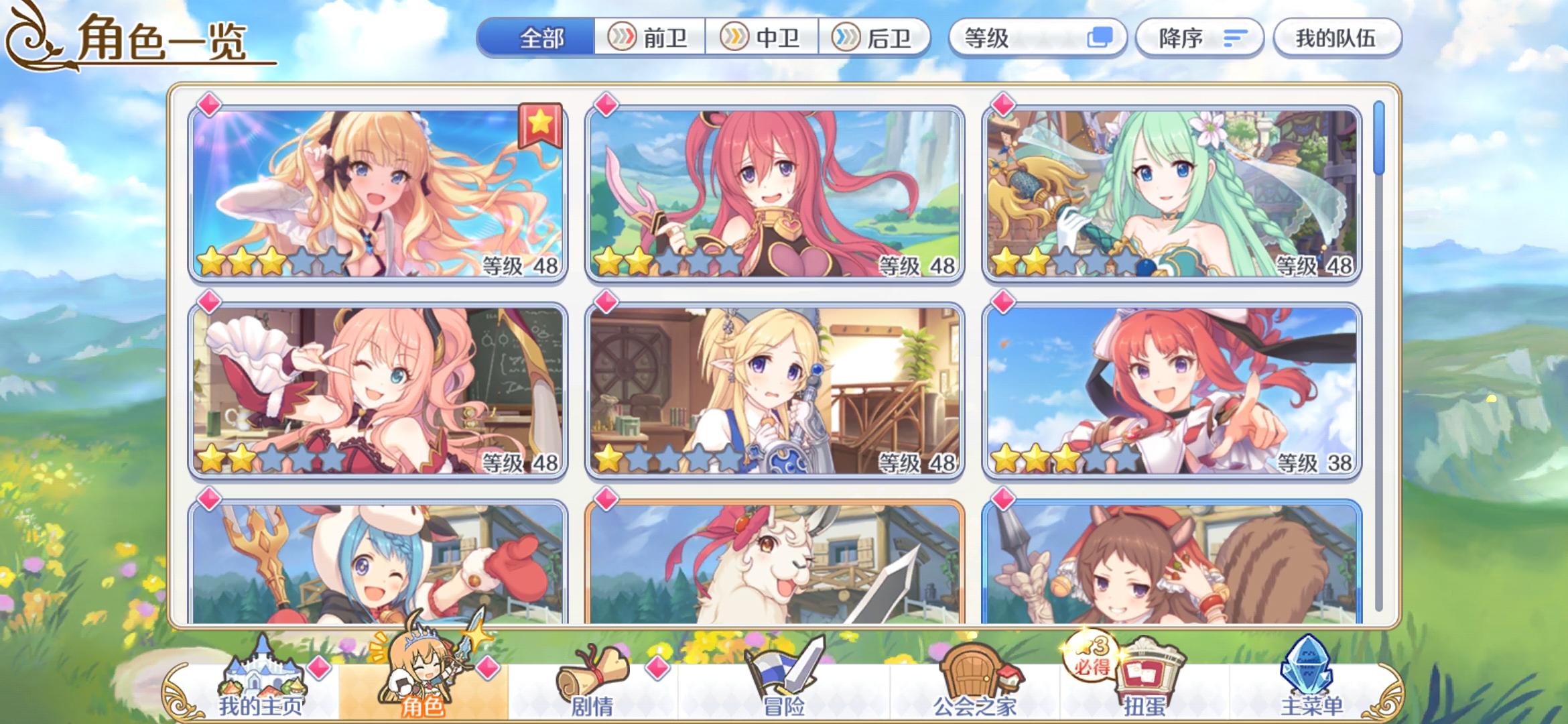Toggle the favorite star ribbon on Saren's card
Viewport: 1568px width, 724px height.
[541, 125]
